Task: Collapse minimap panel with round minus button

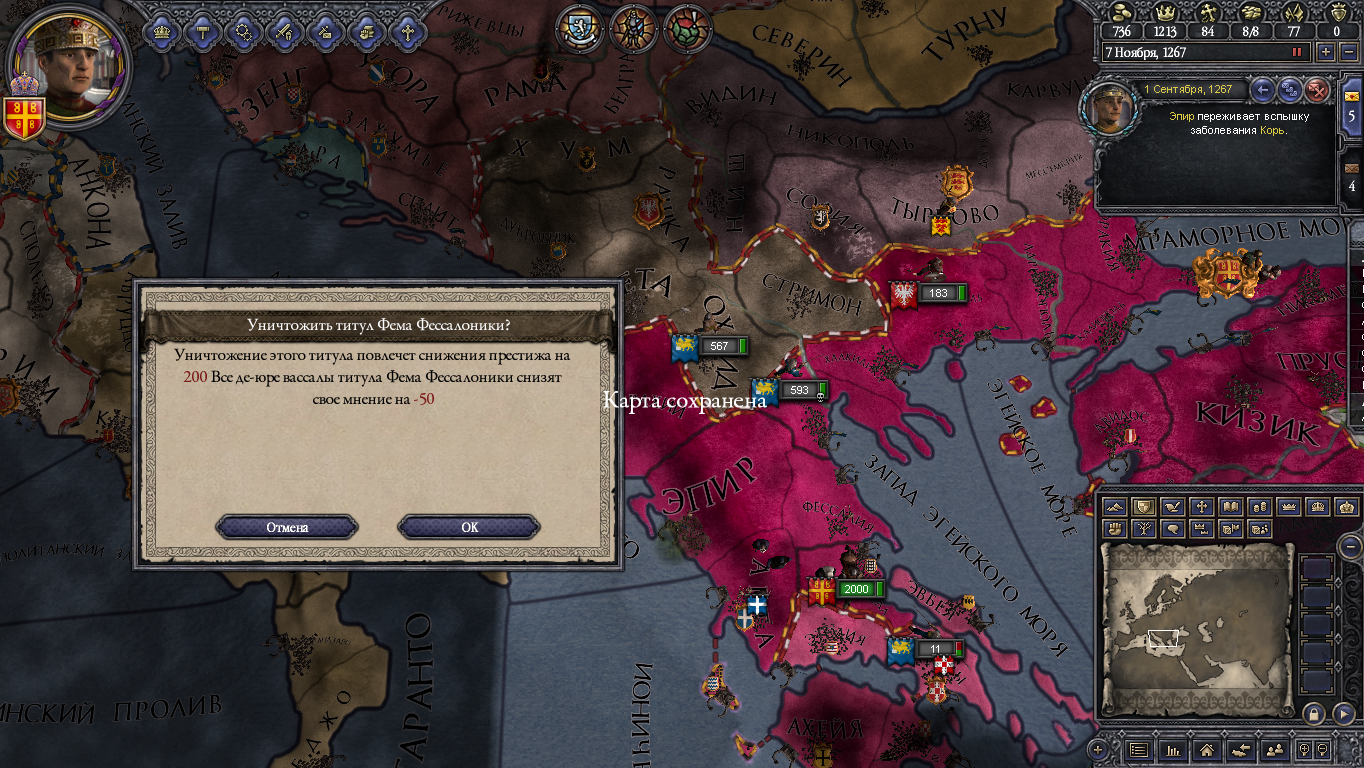Action: pos(1350,546)
